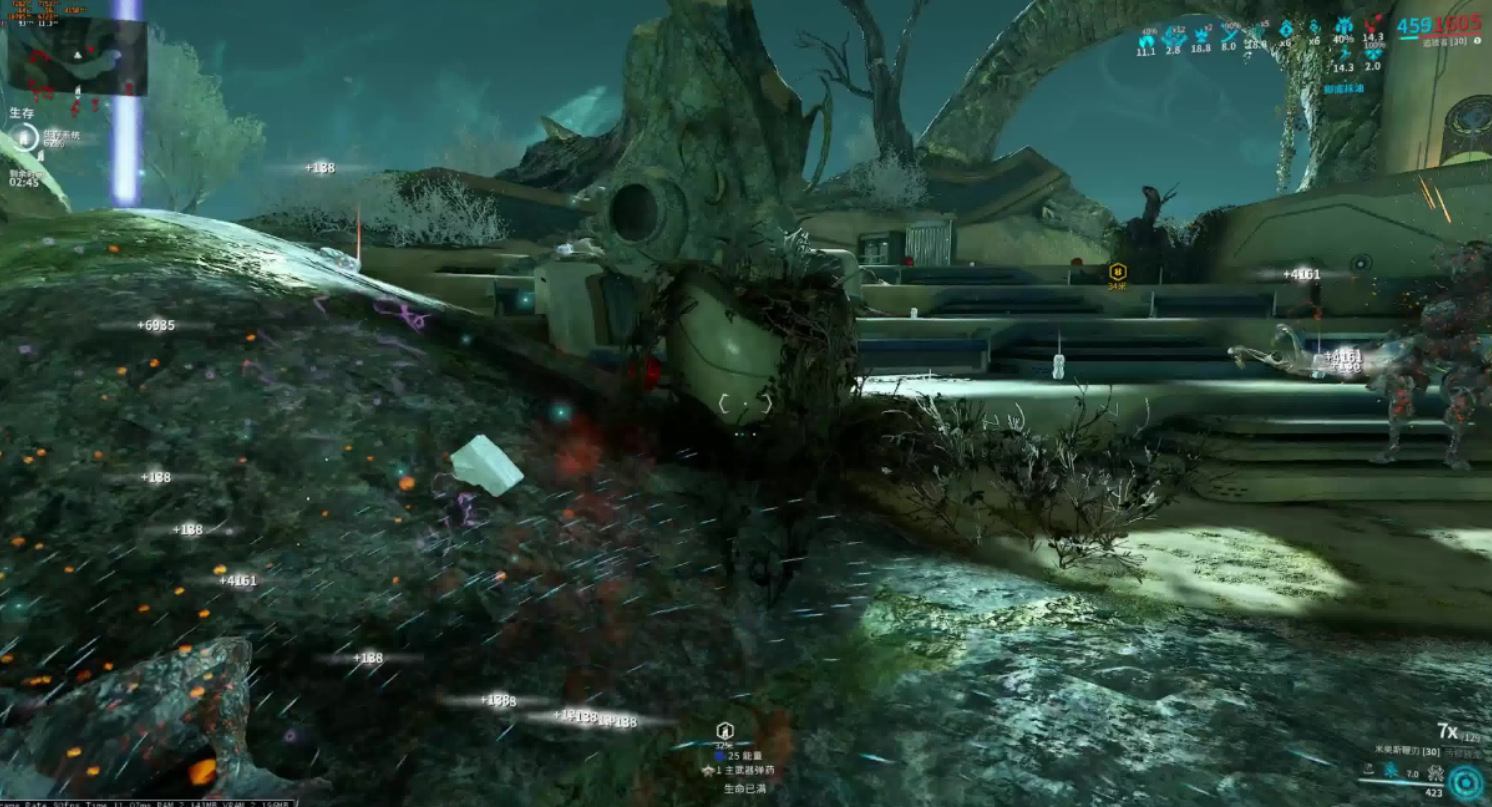The width and height of the screenshot is (1492, 807).
Task: Inspect the buff icon showing 2.0 at 100%
Action: [x=1372, y=56]
